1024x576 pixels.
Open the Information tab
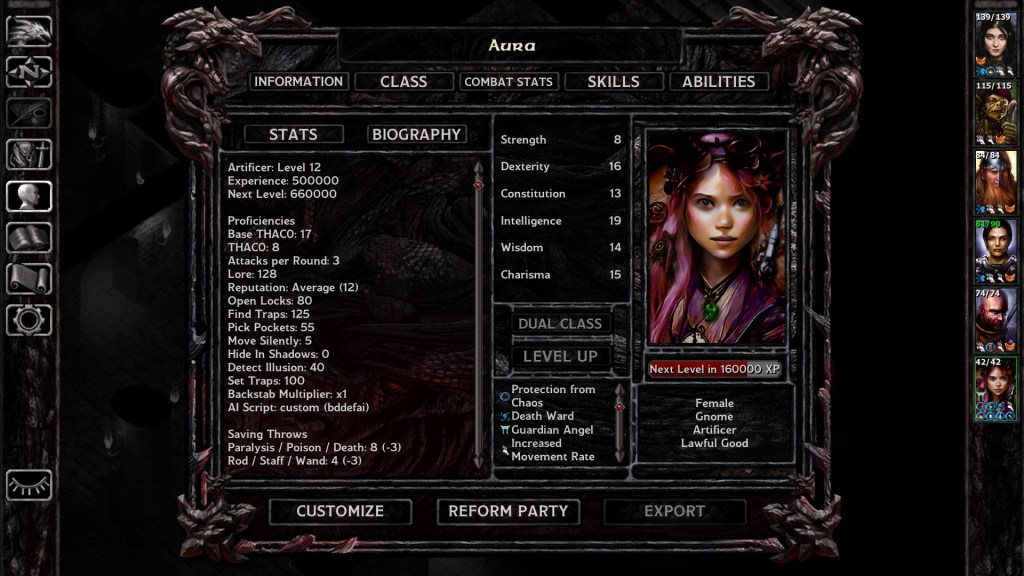[x=299, y=82]
